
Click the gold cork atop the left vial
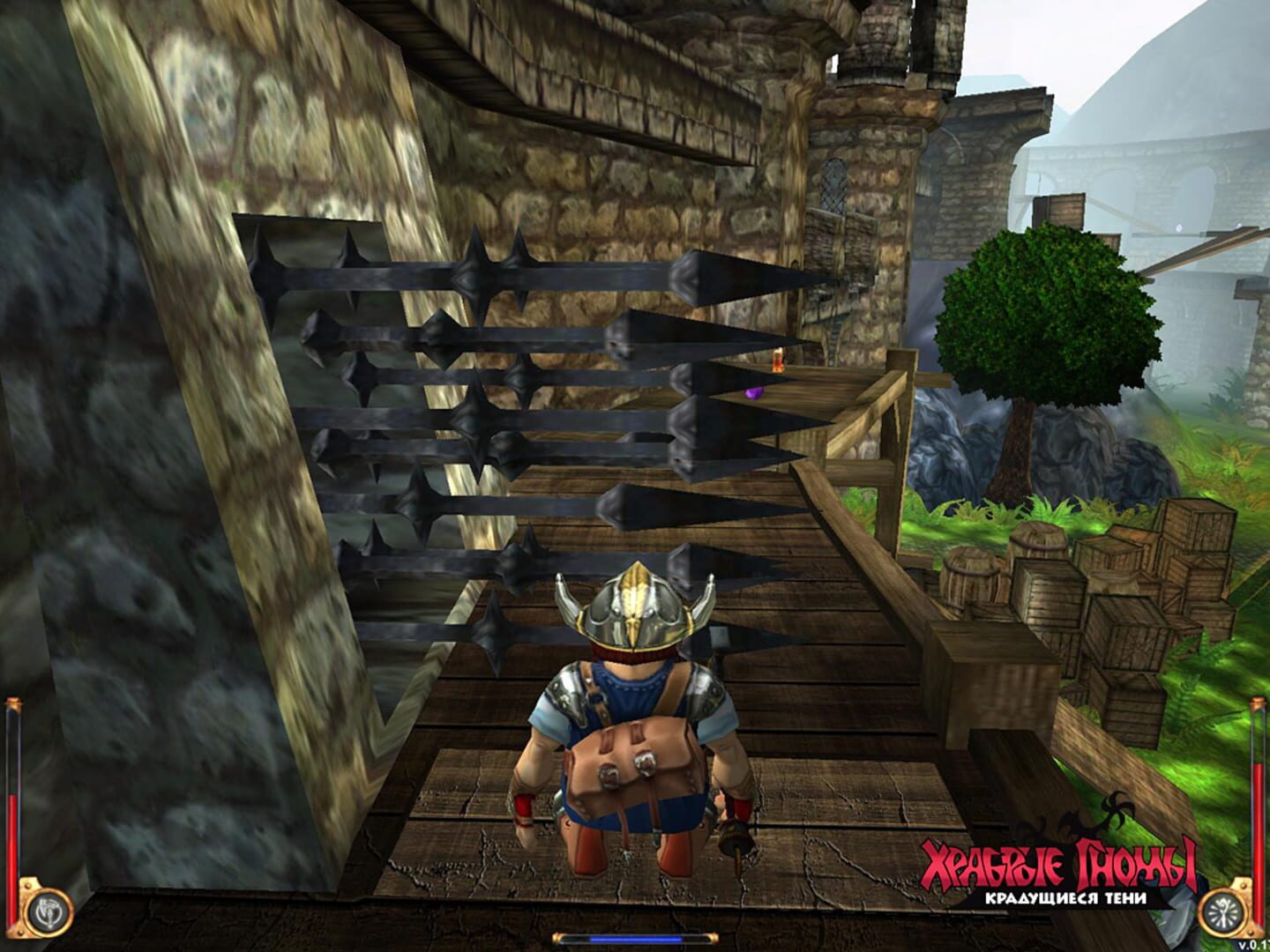coord(12,703)
